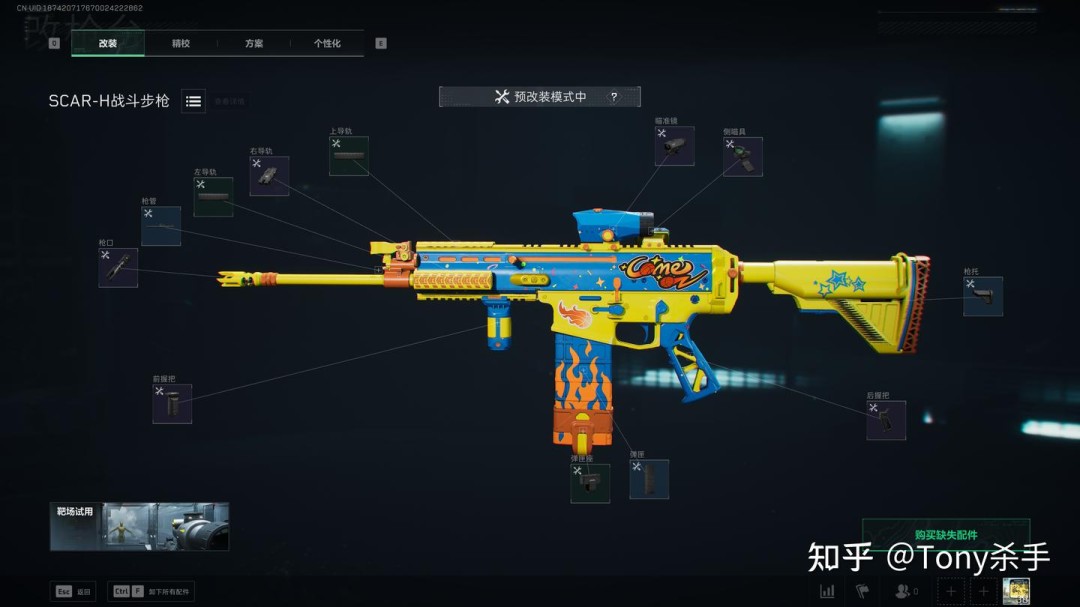
Task: Choose the 枪管 barrel attachment slot
Action: point(161,226)
